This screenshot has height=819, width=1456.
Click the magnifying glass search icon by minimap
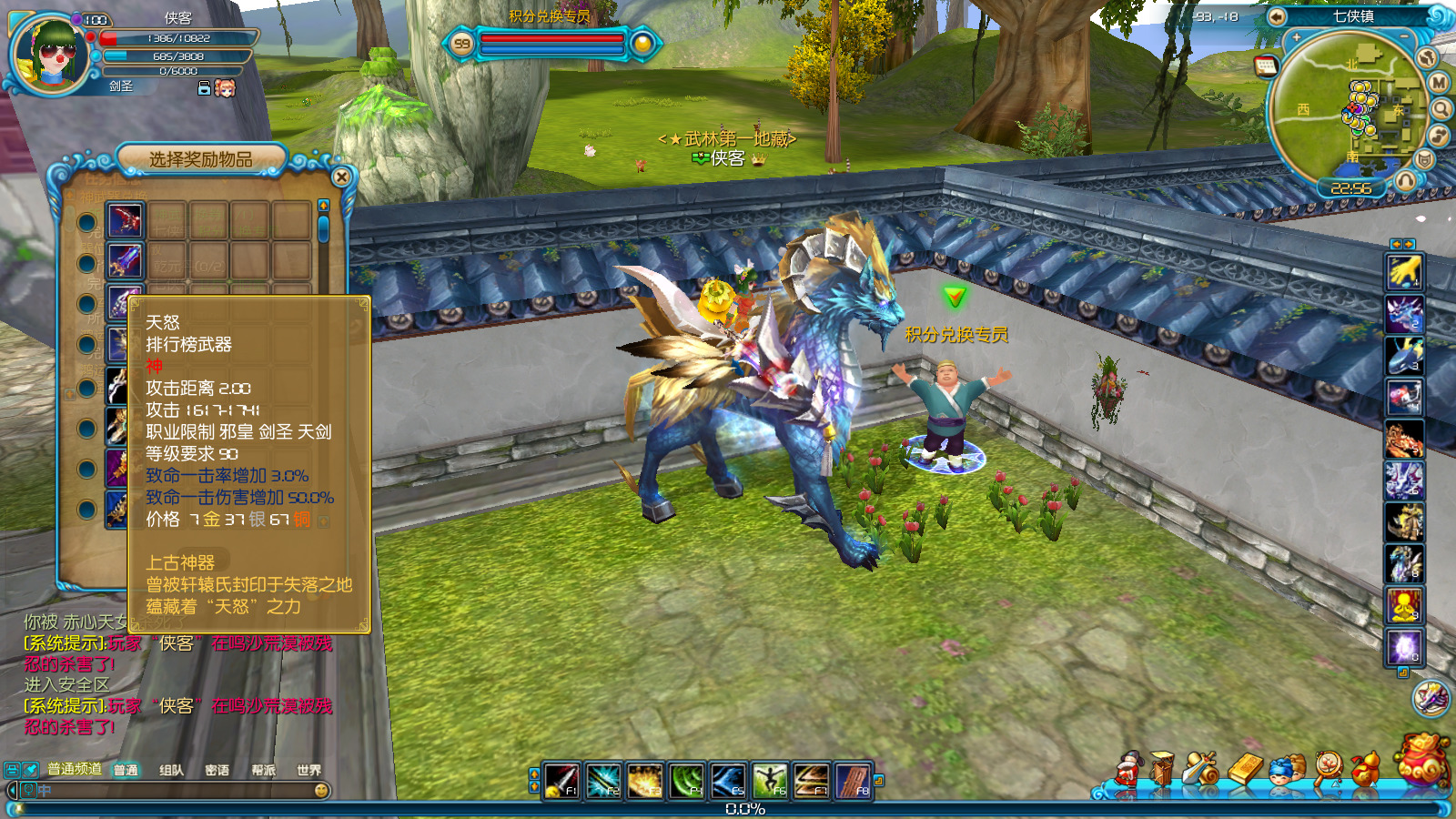(x=1441, y=109)
